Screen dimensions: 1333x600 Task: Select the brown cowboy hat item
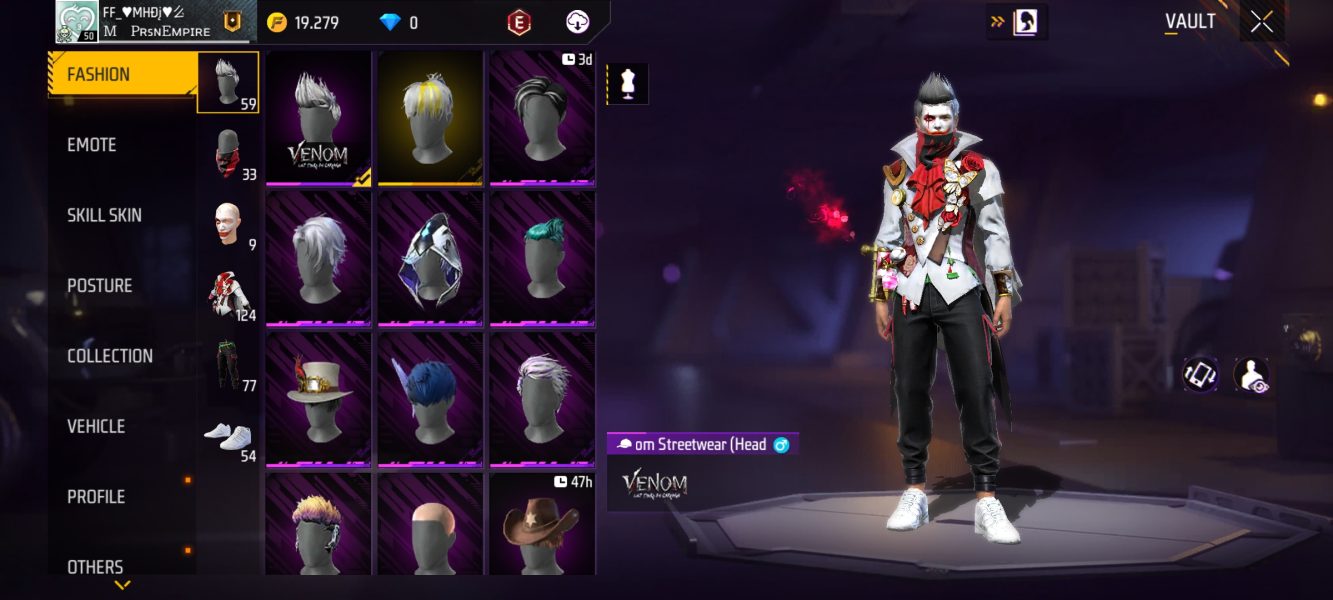pos(542,525)
